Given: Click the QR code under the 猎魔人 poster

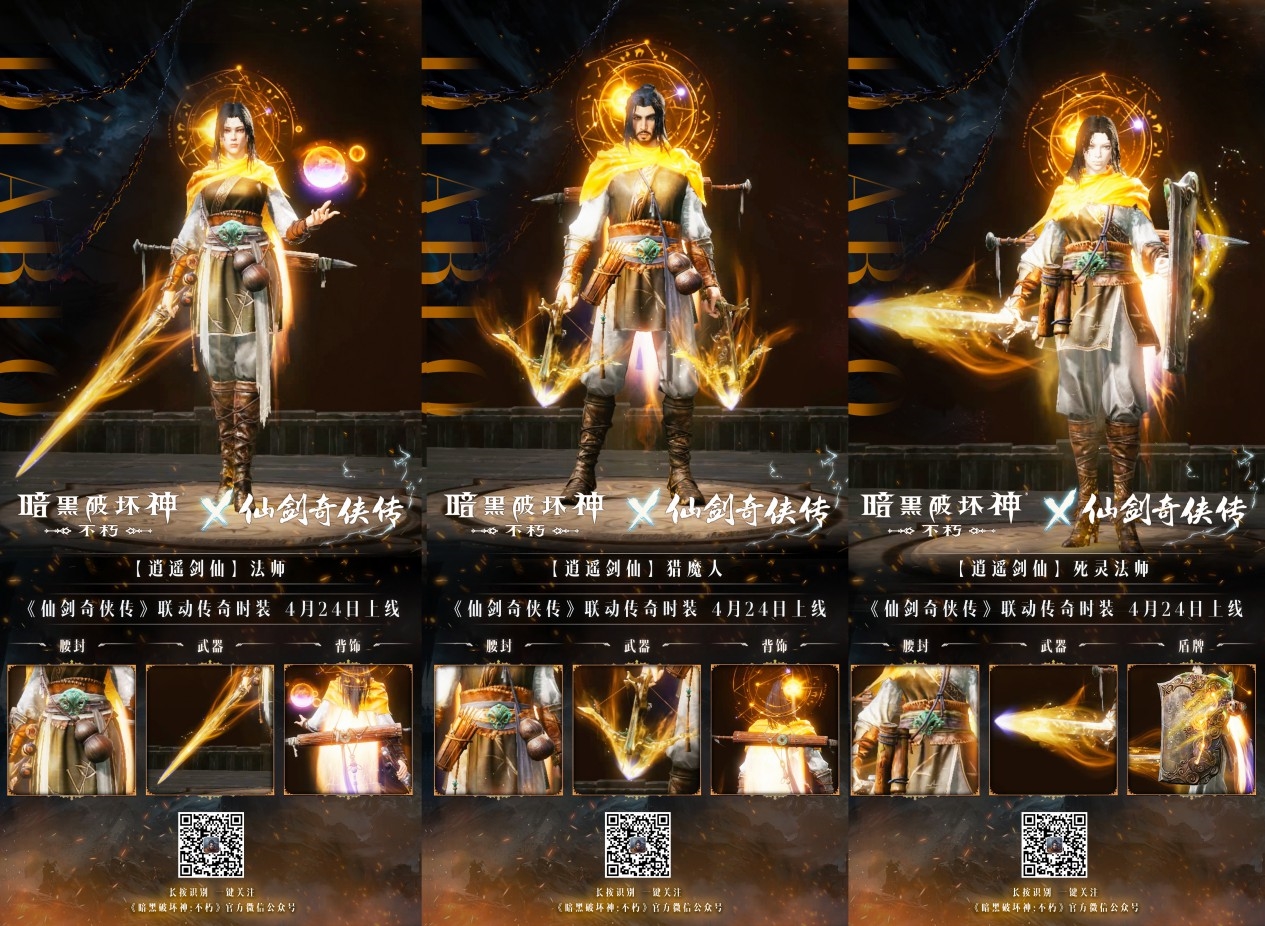Looking at the screenshot, I should click(x=637, y=845).
